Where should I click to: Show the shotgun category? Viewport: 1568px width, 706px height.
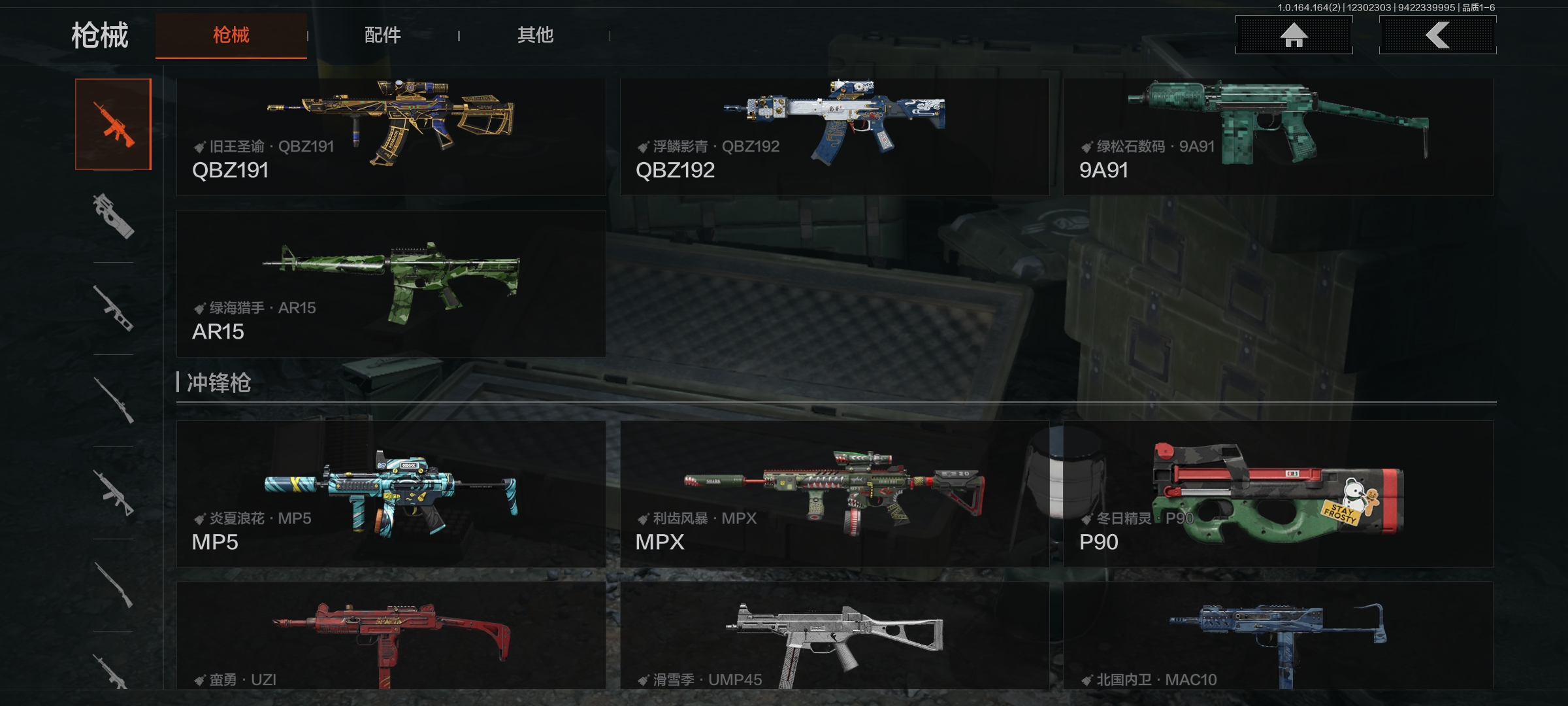click(x=113, y=585)
